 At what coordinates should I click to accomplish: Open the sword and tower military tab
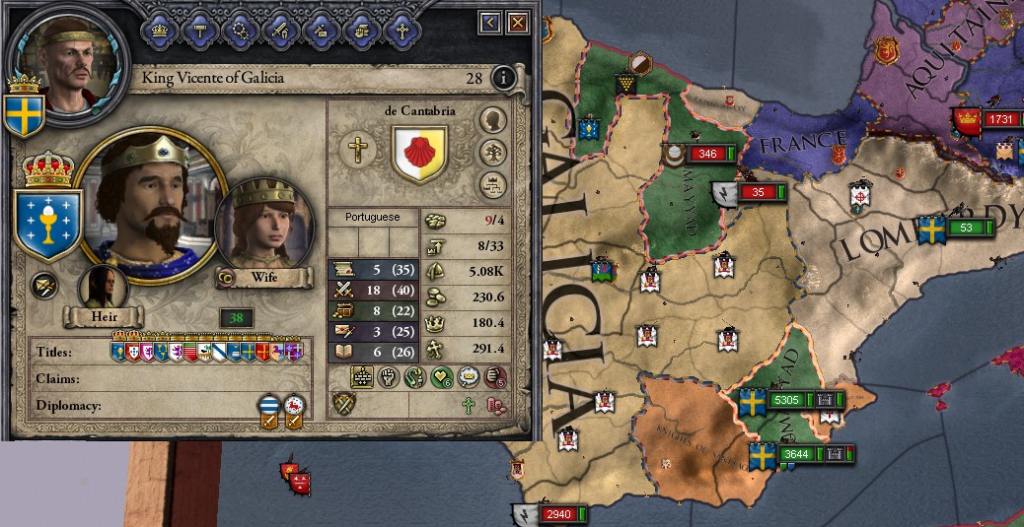click(x=281, y=30)
